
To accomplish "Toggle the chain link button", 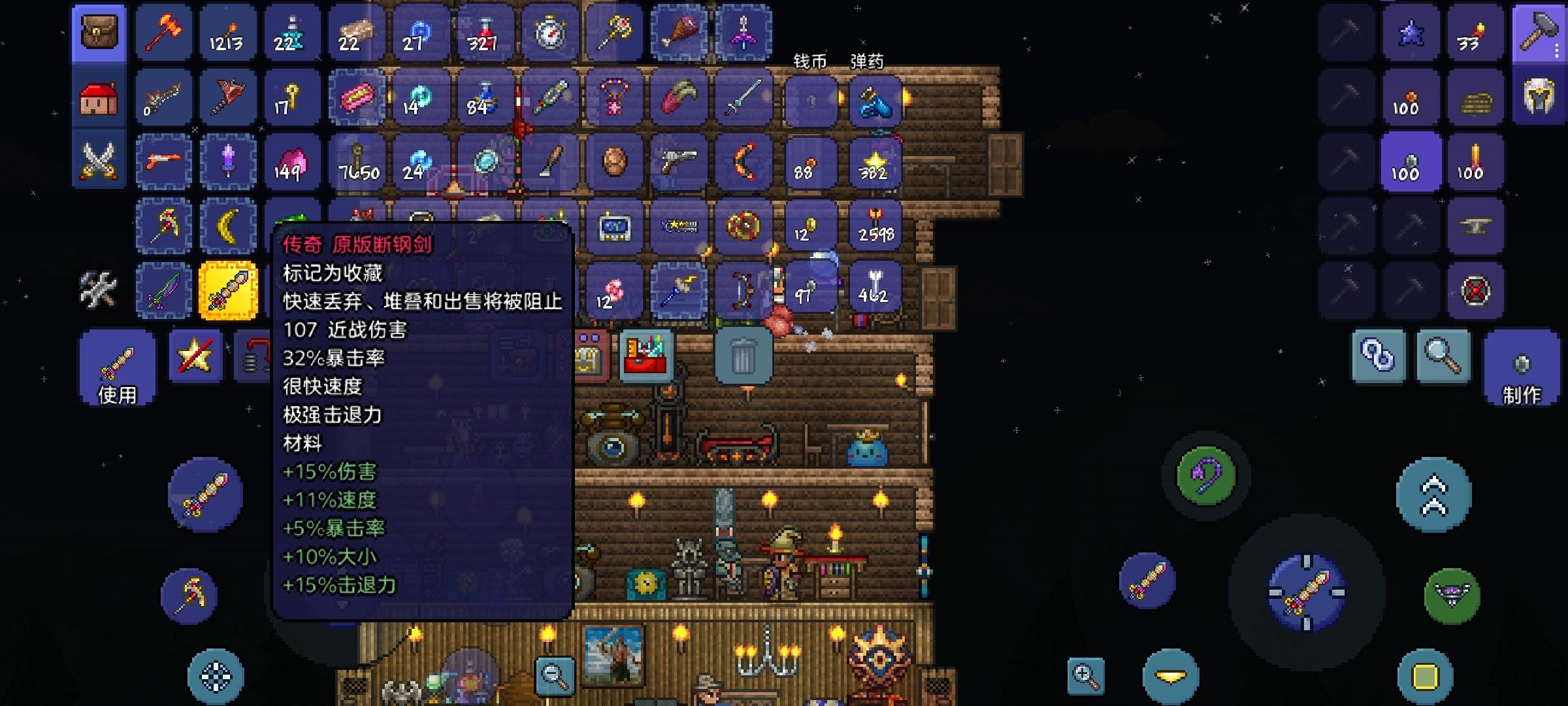I will [x=1379, y=357].
